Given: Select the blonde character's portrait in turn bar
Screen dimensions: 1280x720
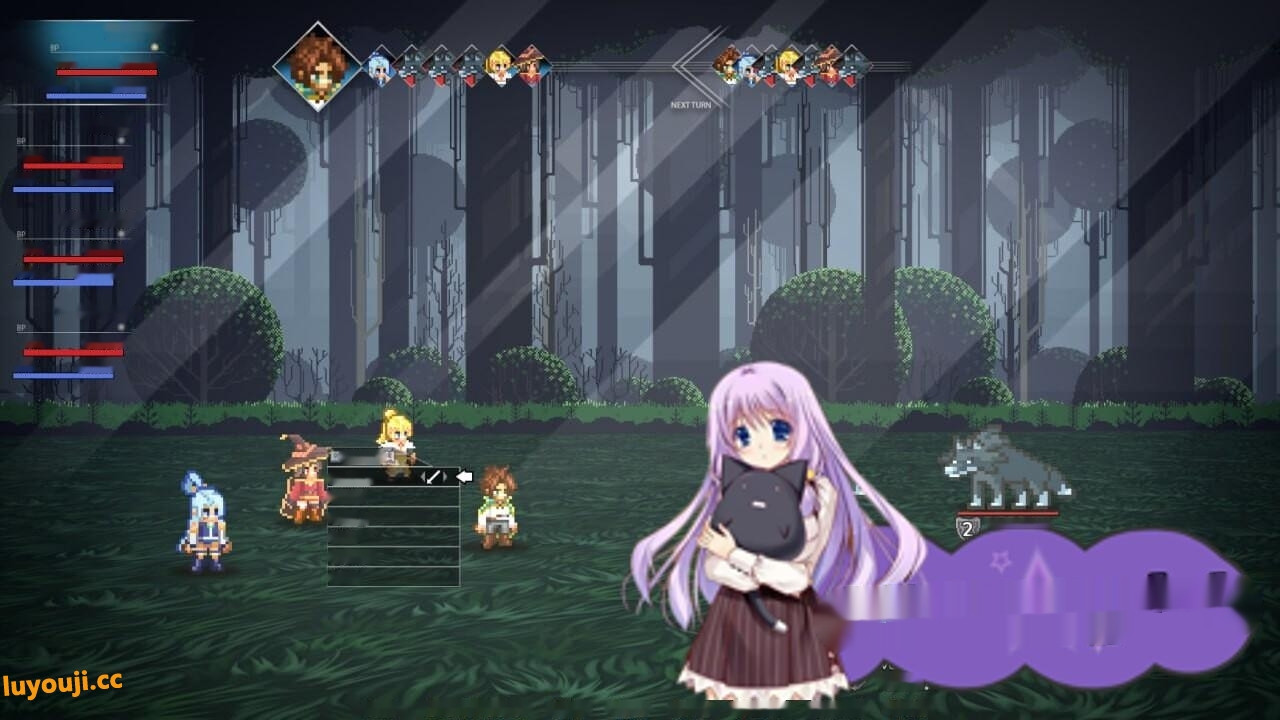Looking at the screenshot, I should point(498,65).
